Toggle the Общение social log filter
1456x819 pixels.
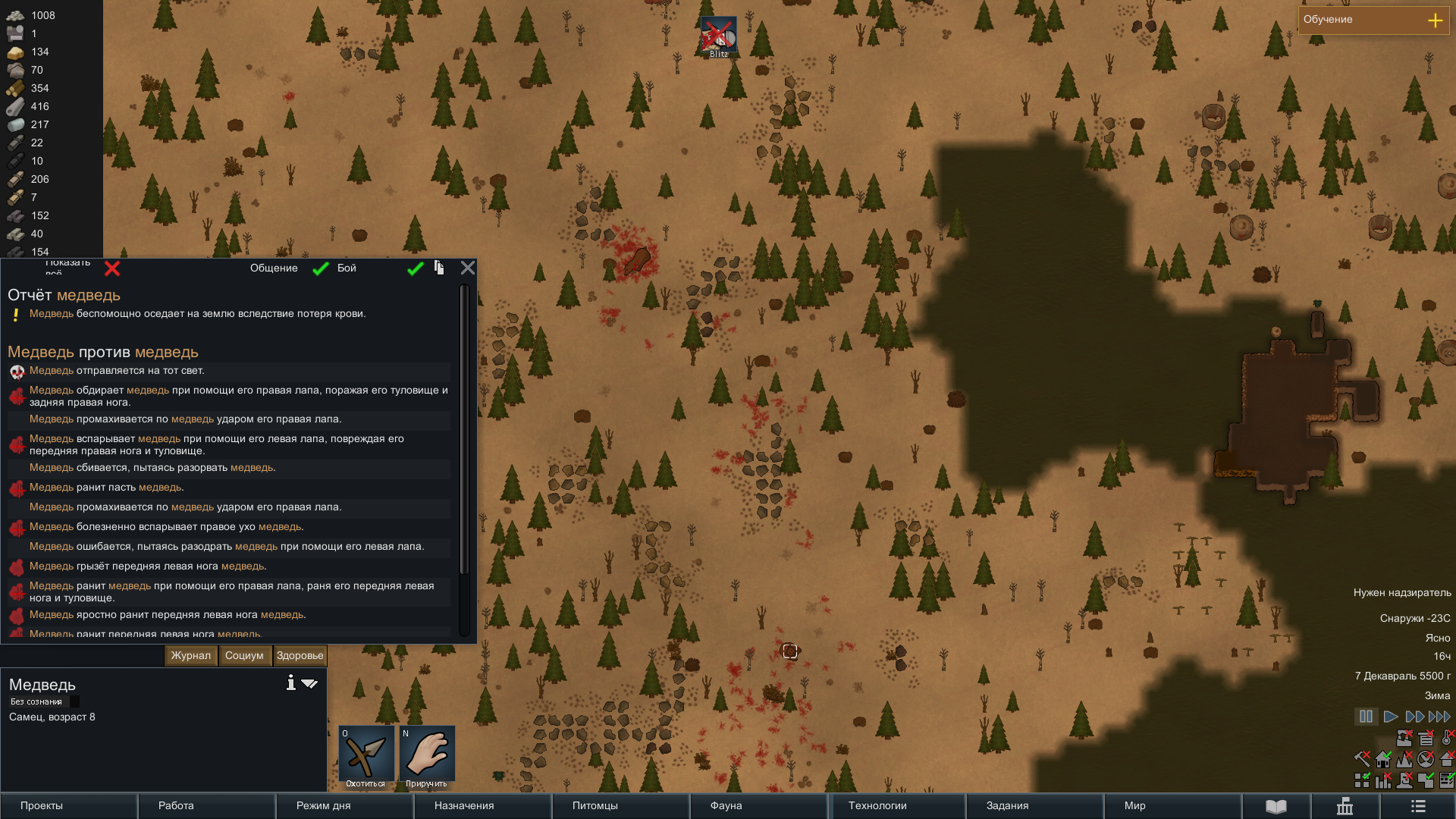[x=321, y=268]
